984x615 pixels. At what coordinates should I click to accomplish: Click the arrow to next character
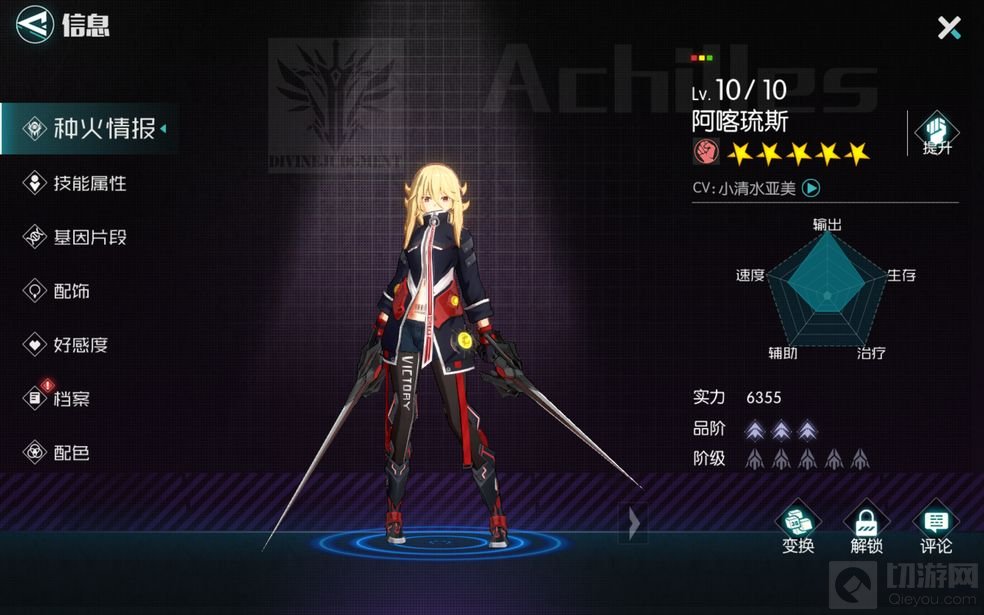click(633, 521)
